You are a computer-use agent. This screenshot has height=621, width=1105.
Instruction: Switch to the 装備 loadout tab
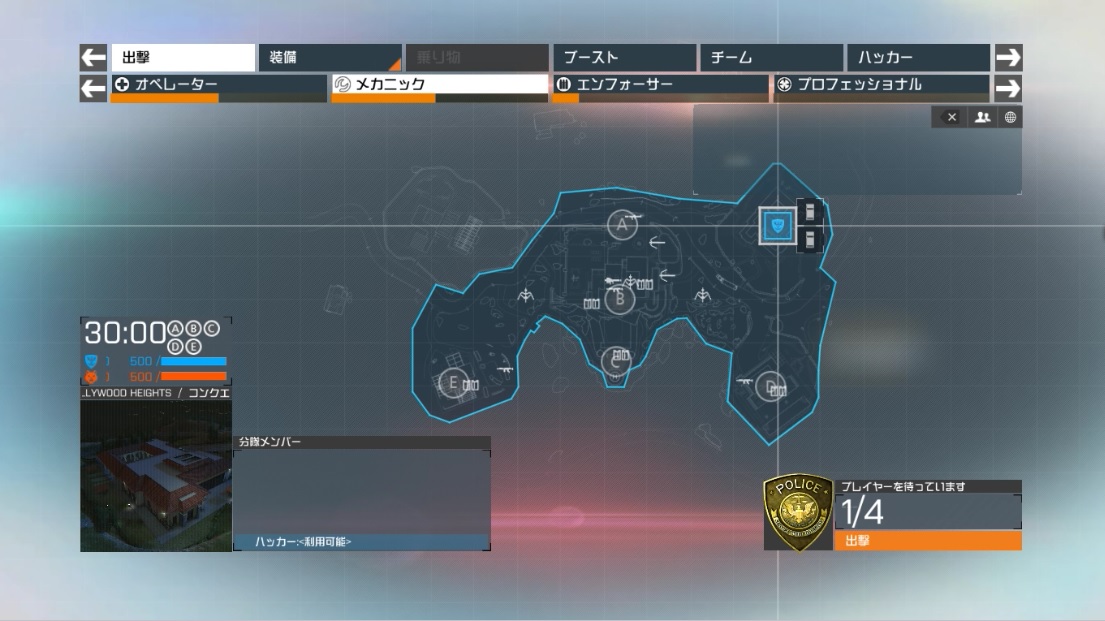329,58
